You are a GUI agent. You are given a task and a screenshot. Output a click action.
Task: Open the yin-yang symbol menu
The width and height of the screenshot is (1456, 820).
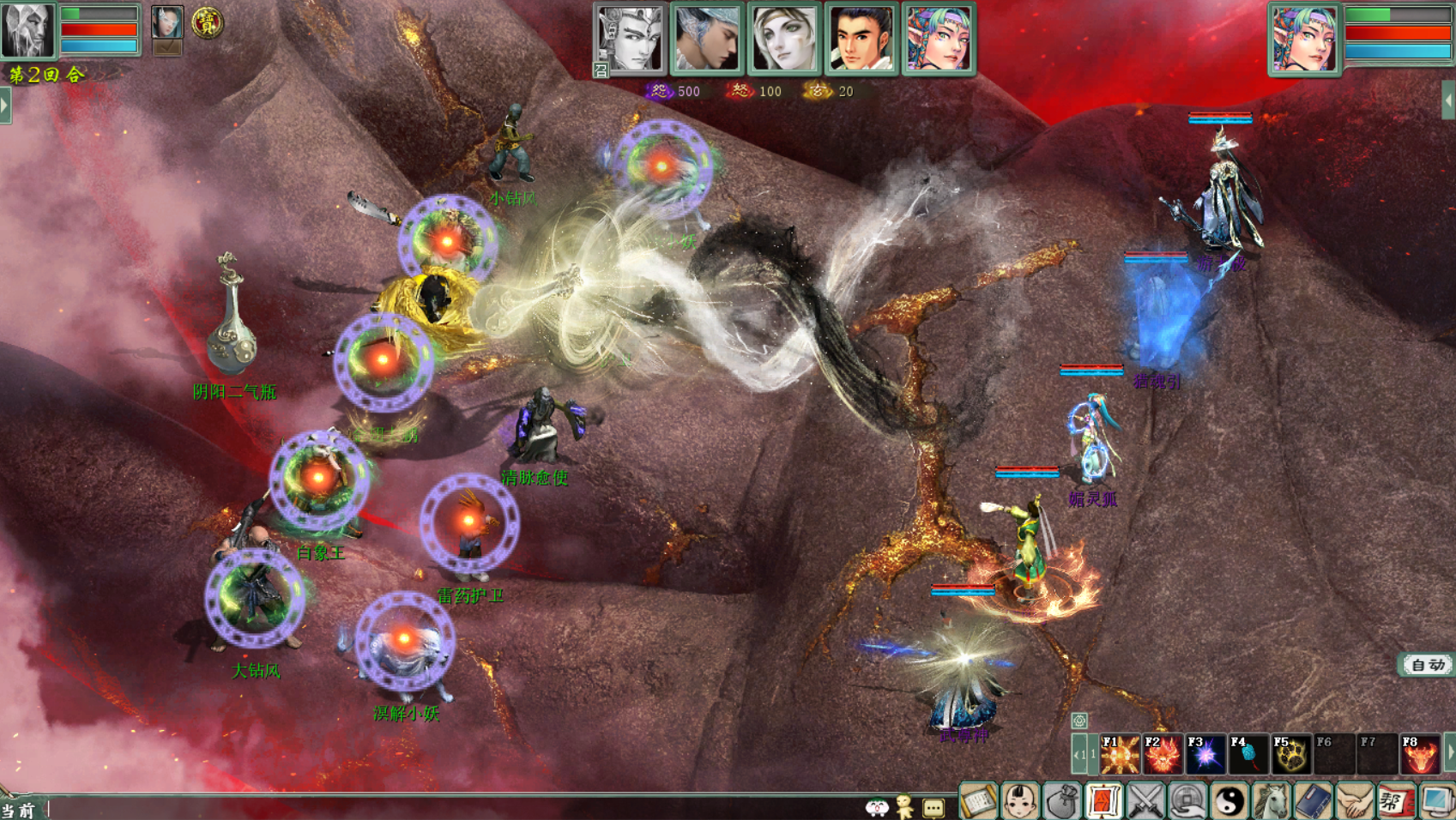pos(1229,802)
